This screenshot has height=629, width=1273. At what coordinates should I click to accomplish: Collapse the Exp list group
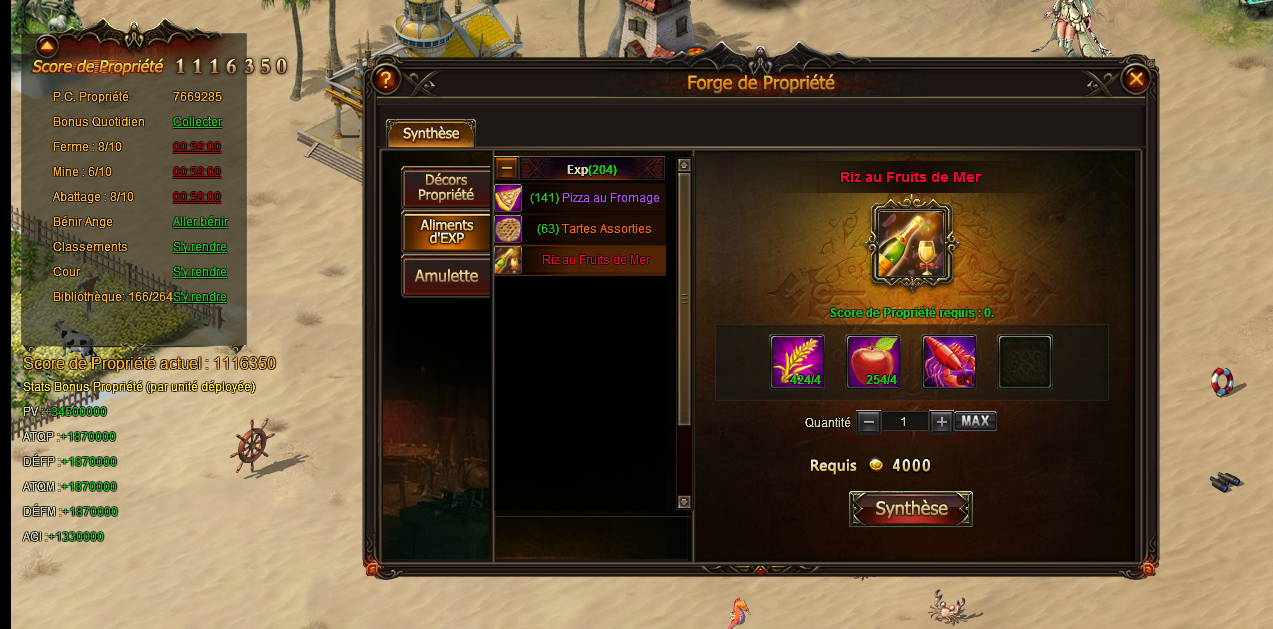coord(507,168)
